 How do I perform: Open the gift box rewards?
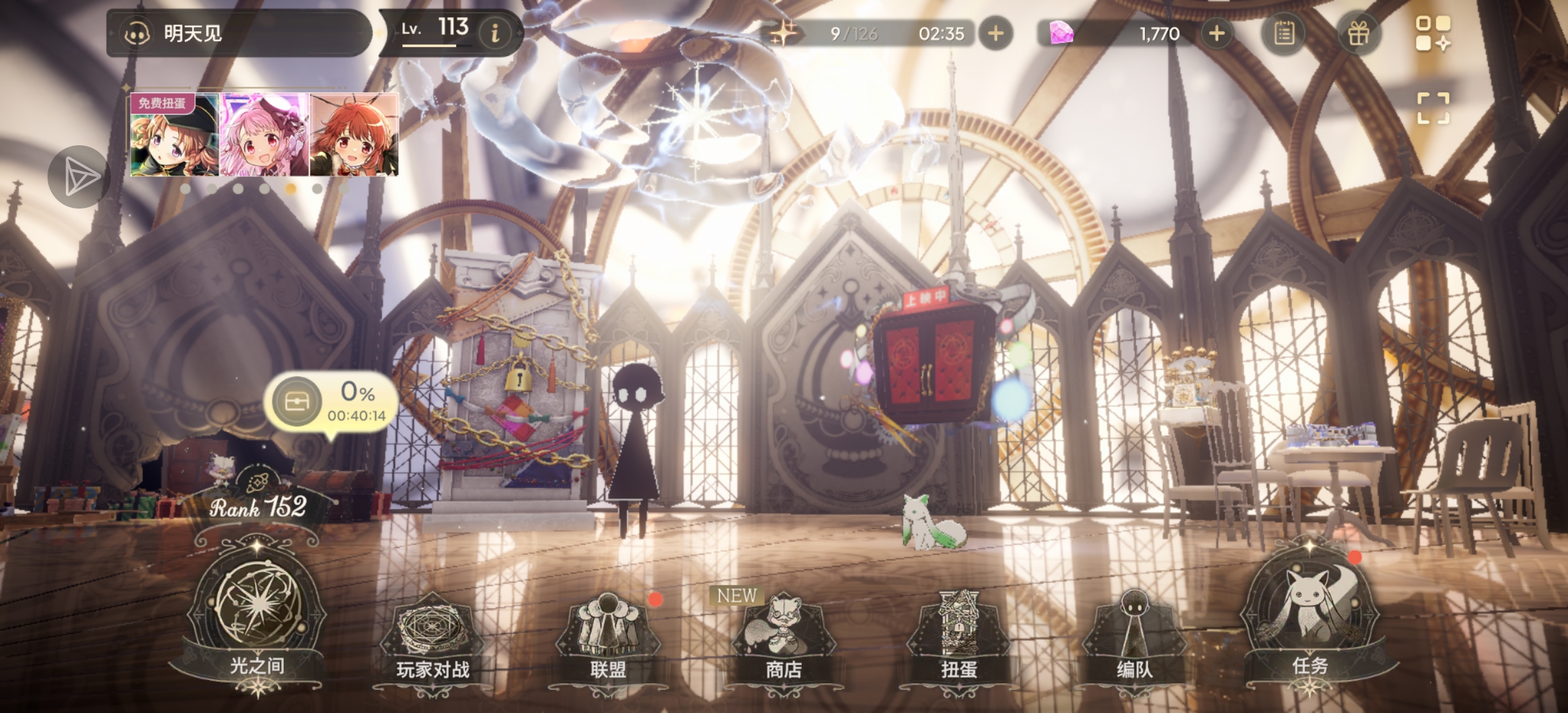[1358, 33]
